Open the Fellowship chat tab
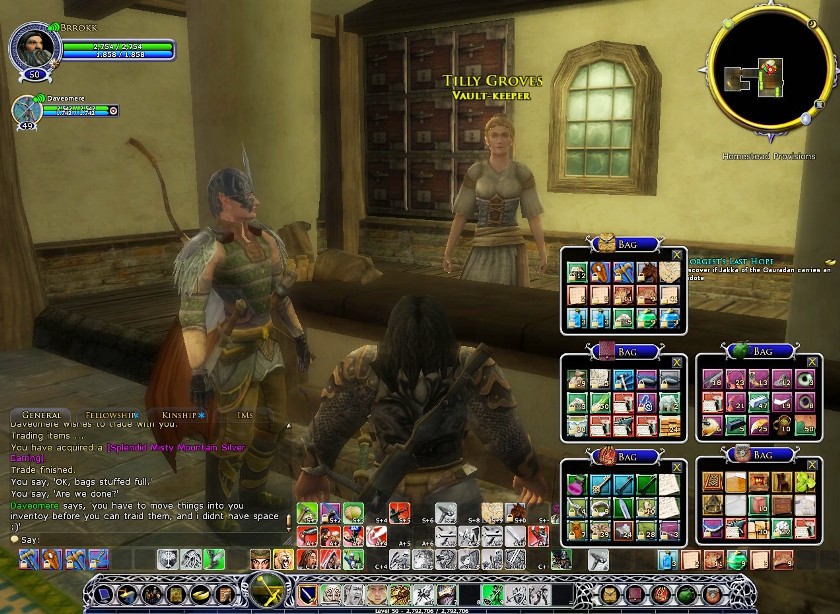This screenshot has width=840, height=614. 110,414
